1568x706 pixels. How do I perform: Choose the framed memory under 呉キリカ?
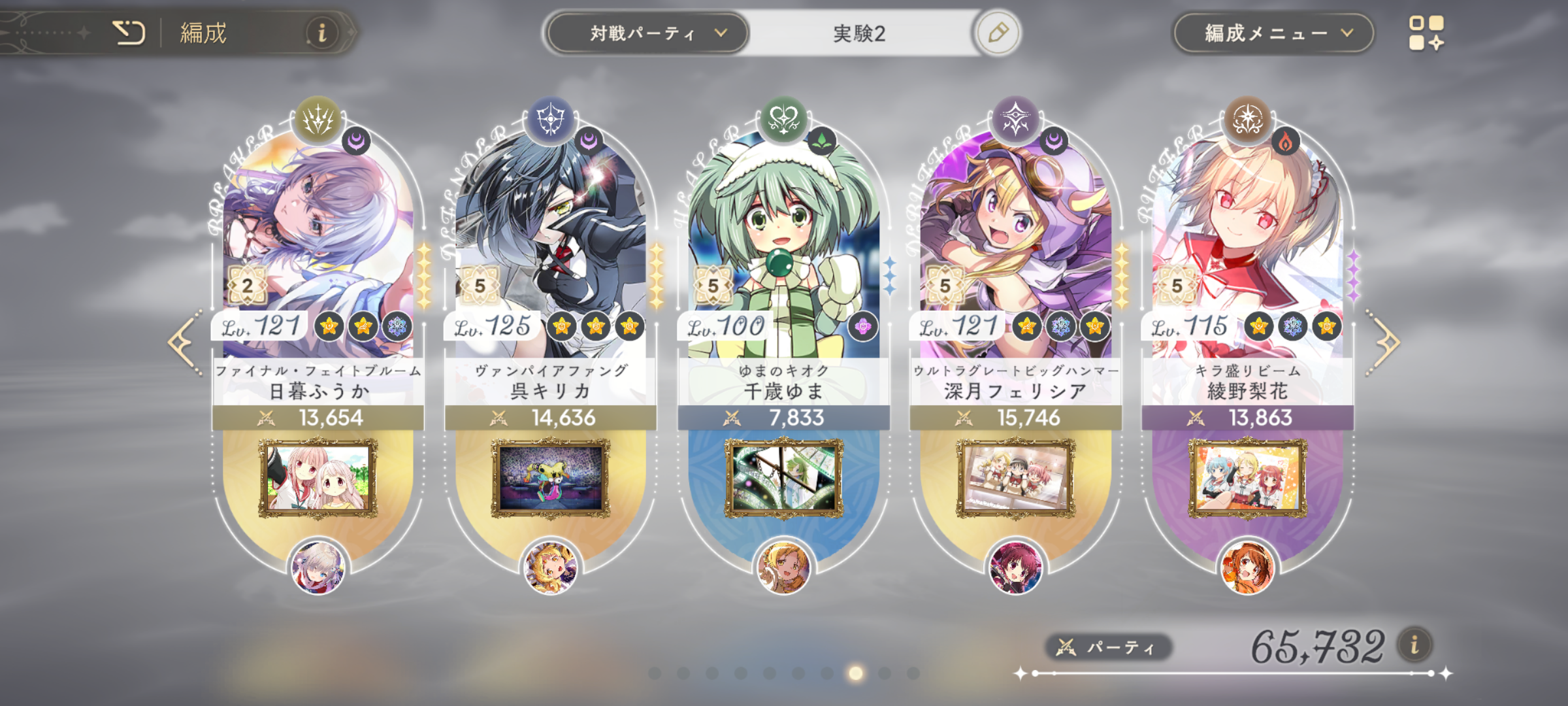pos(550,479)
